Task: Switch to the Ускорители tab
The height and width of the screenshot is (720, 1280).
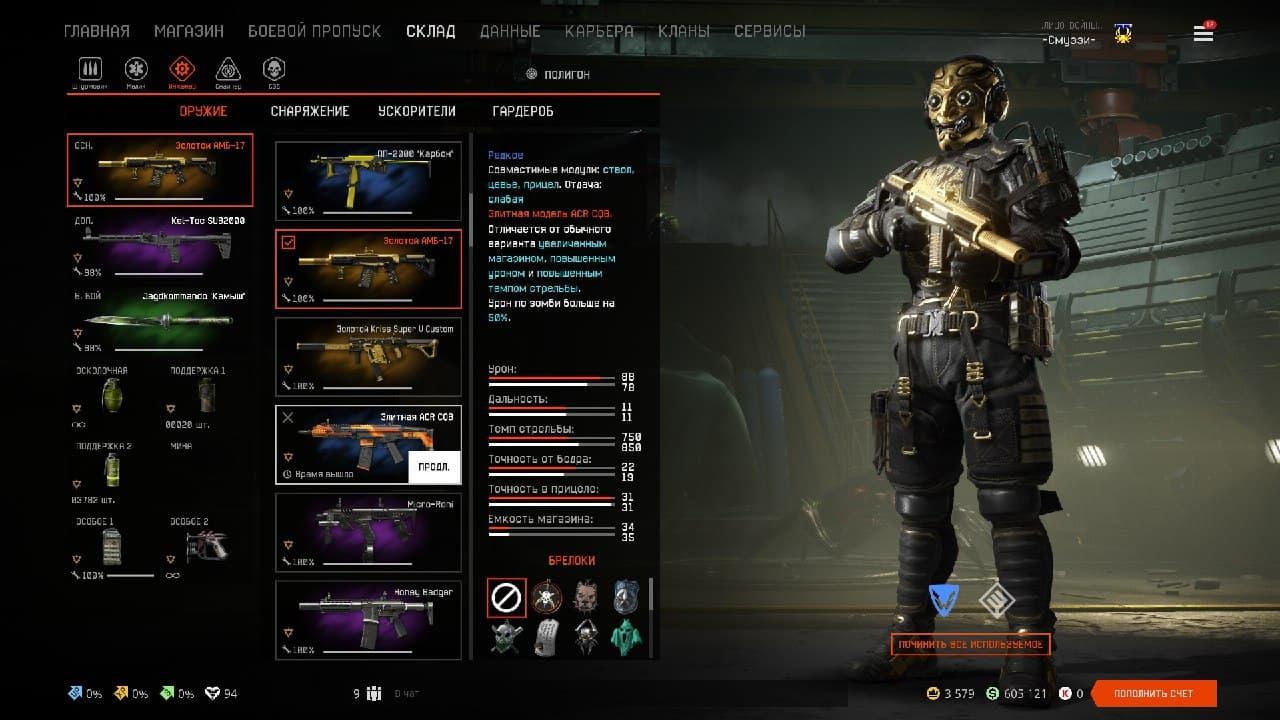Action: point(416,111)
